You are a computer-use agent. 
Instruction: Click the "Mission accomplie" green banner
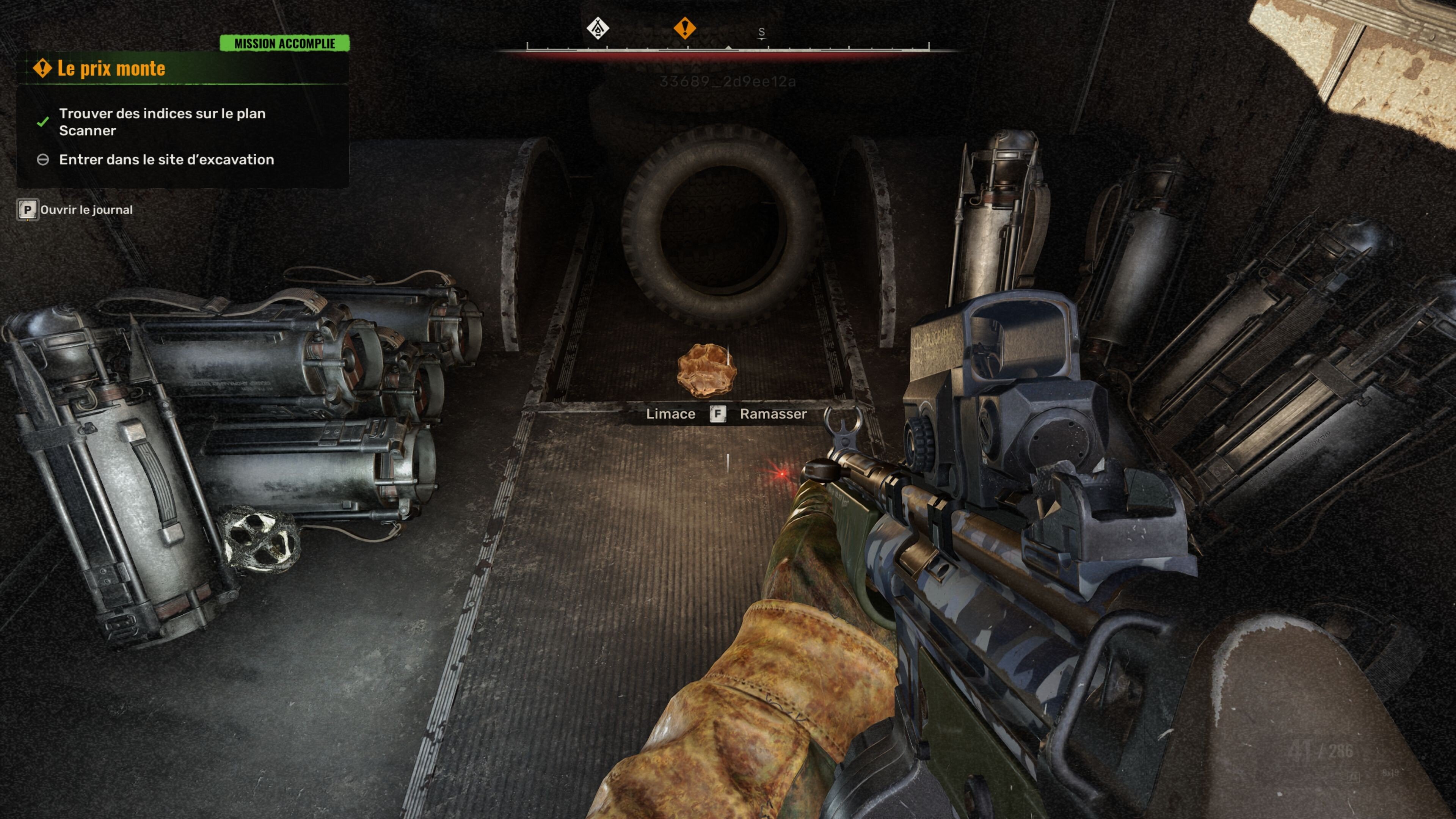tap(284, 44)
